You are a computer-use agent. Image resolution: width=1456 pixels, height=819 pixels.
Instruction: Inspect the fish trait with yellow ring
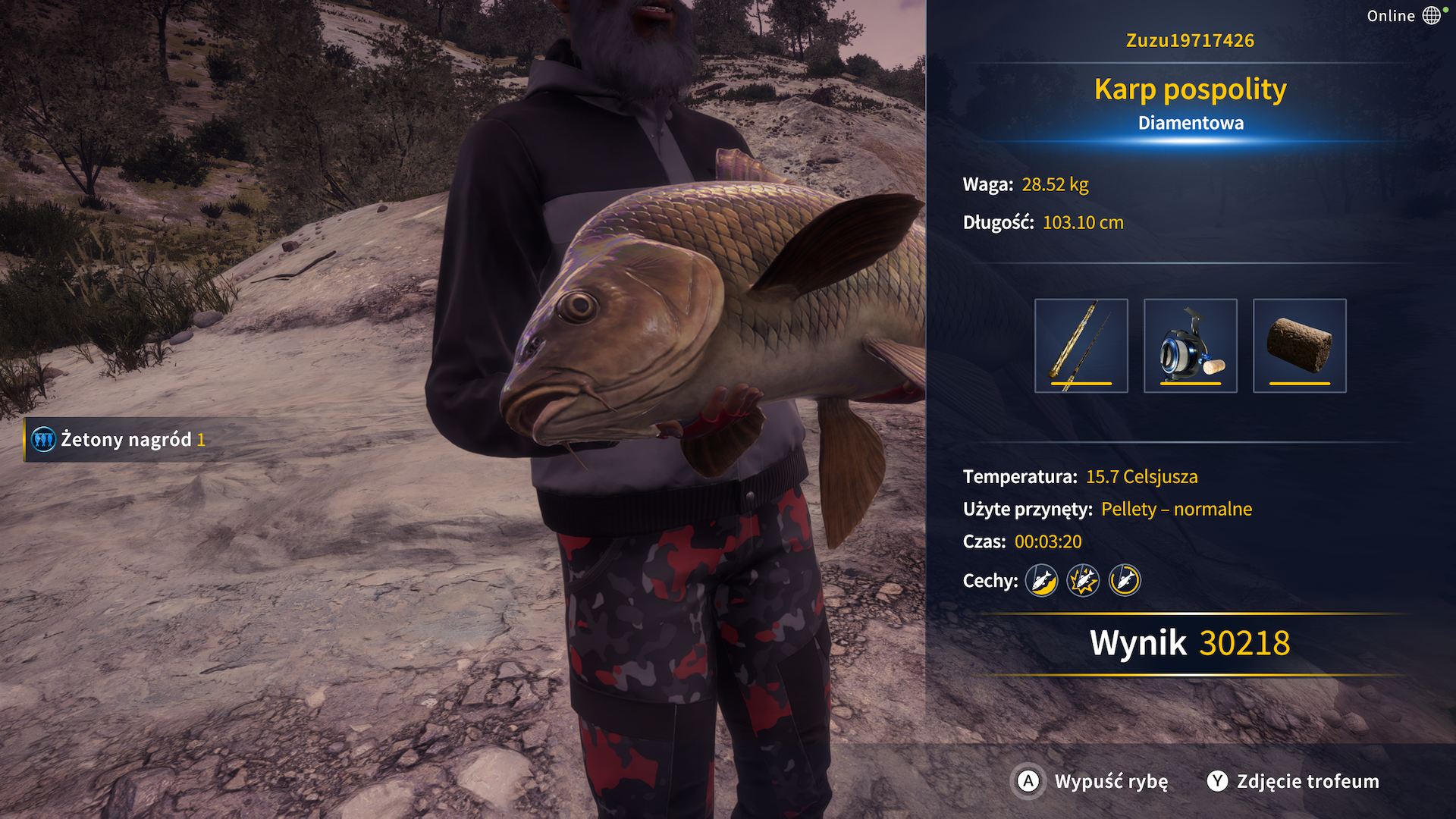point(1125,581)
